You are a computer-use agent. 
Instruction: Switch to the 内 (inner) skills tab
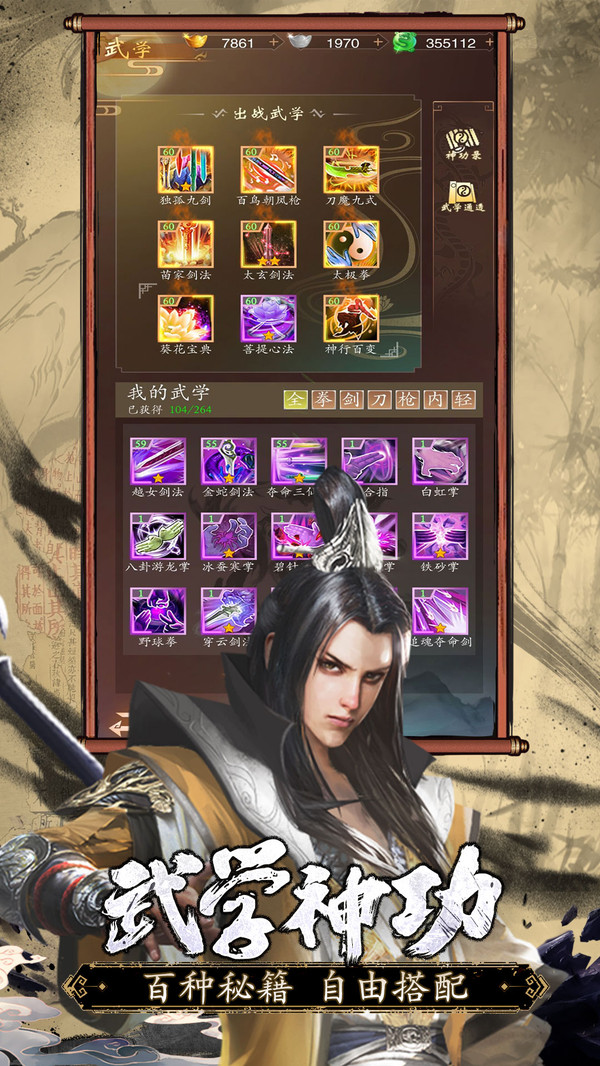tap(435, 400)
